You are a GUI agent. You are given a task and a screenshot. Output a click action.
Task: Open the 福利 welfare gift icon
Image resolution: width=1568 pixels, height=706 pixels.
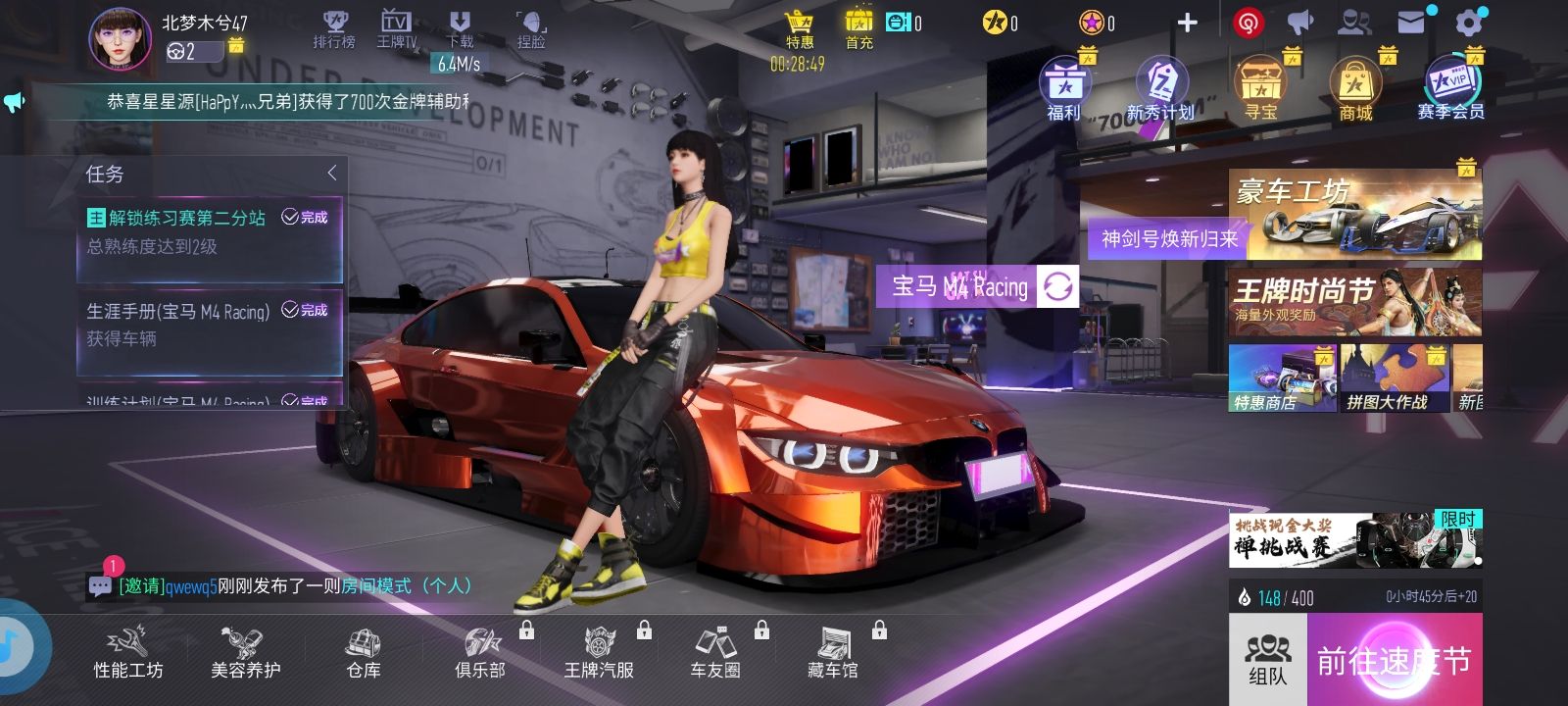[1063, 89]
